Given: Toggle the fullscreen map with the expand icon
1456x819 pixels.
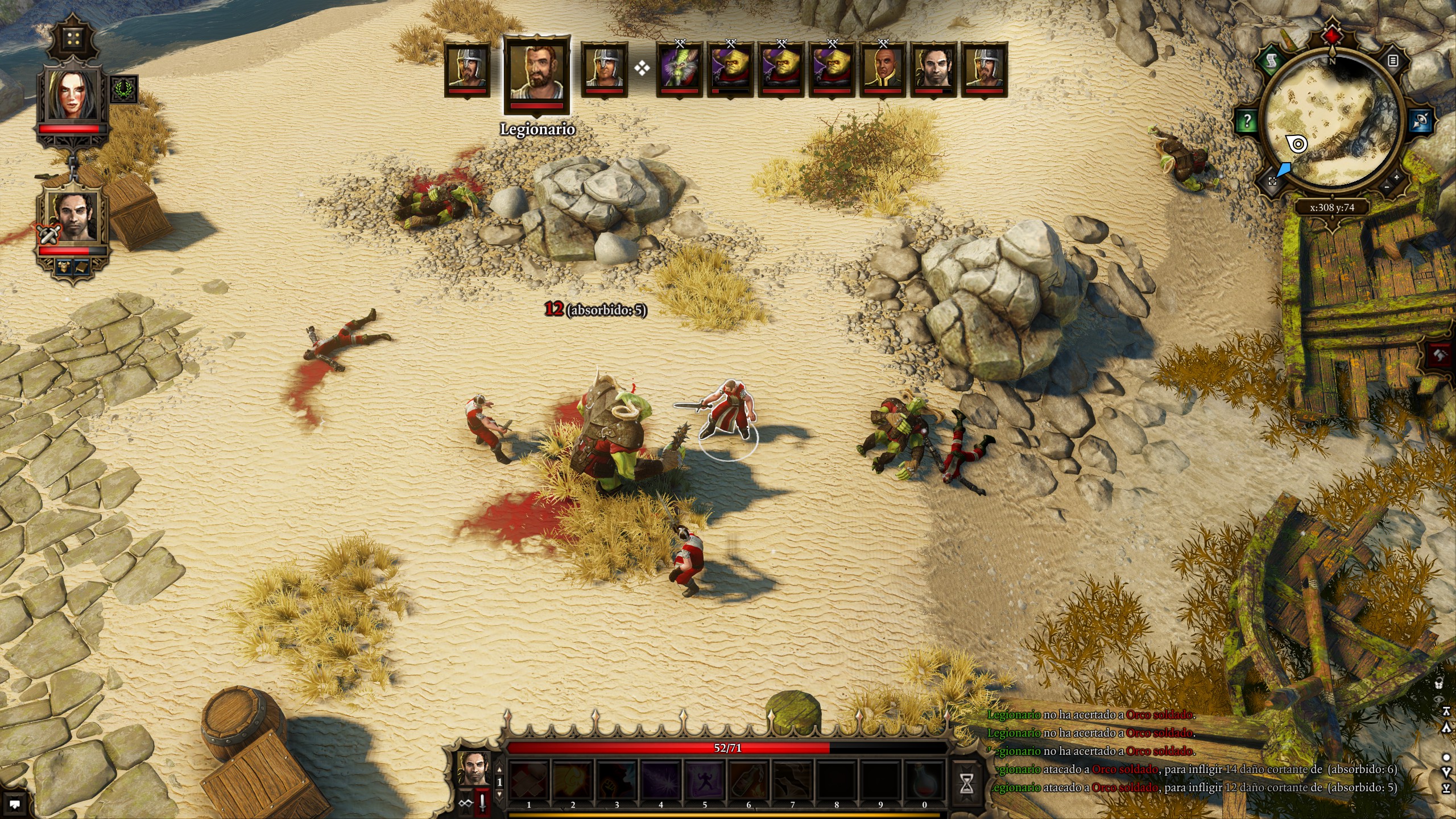Looking at the screenshot, I should pyautogui.click(x=1272, y=182).
